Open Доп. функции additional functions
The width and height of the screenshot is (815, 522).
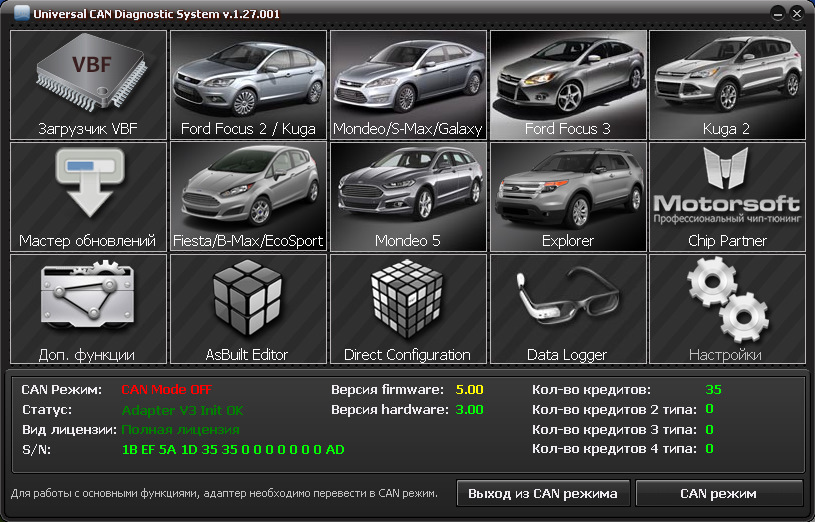88,309
